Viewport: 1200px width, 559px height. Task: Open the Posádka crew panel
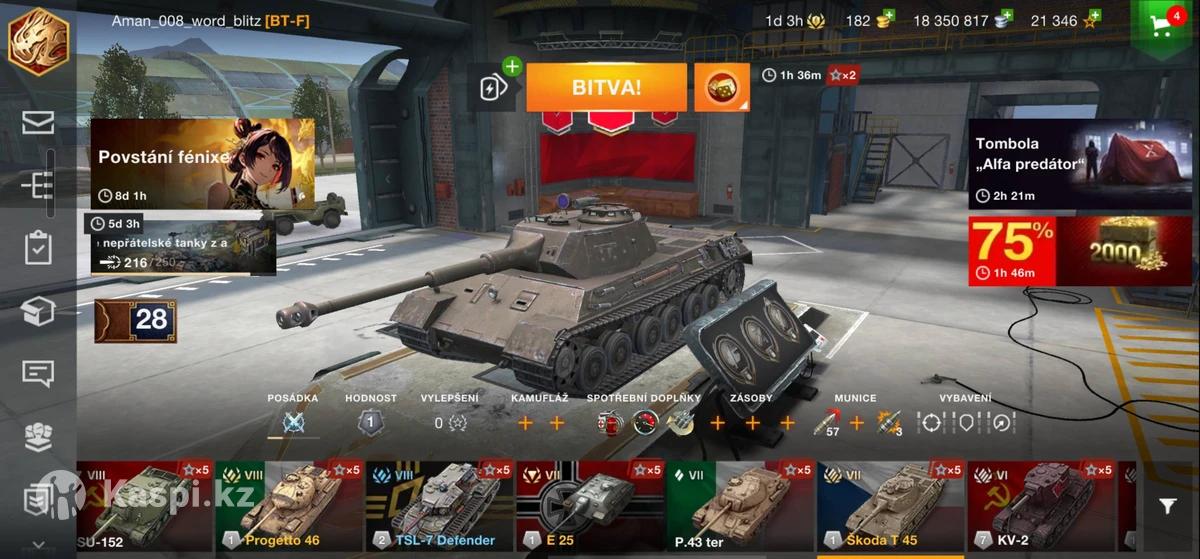(293, 422)
